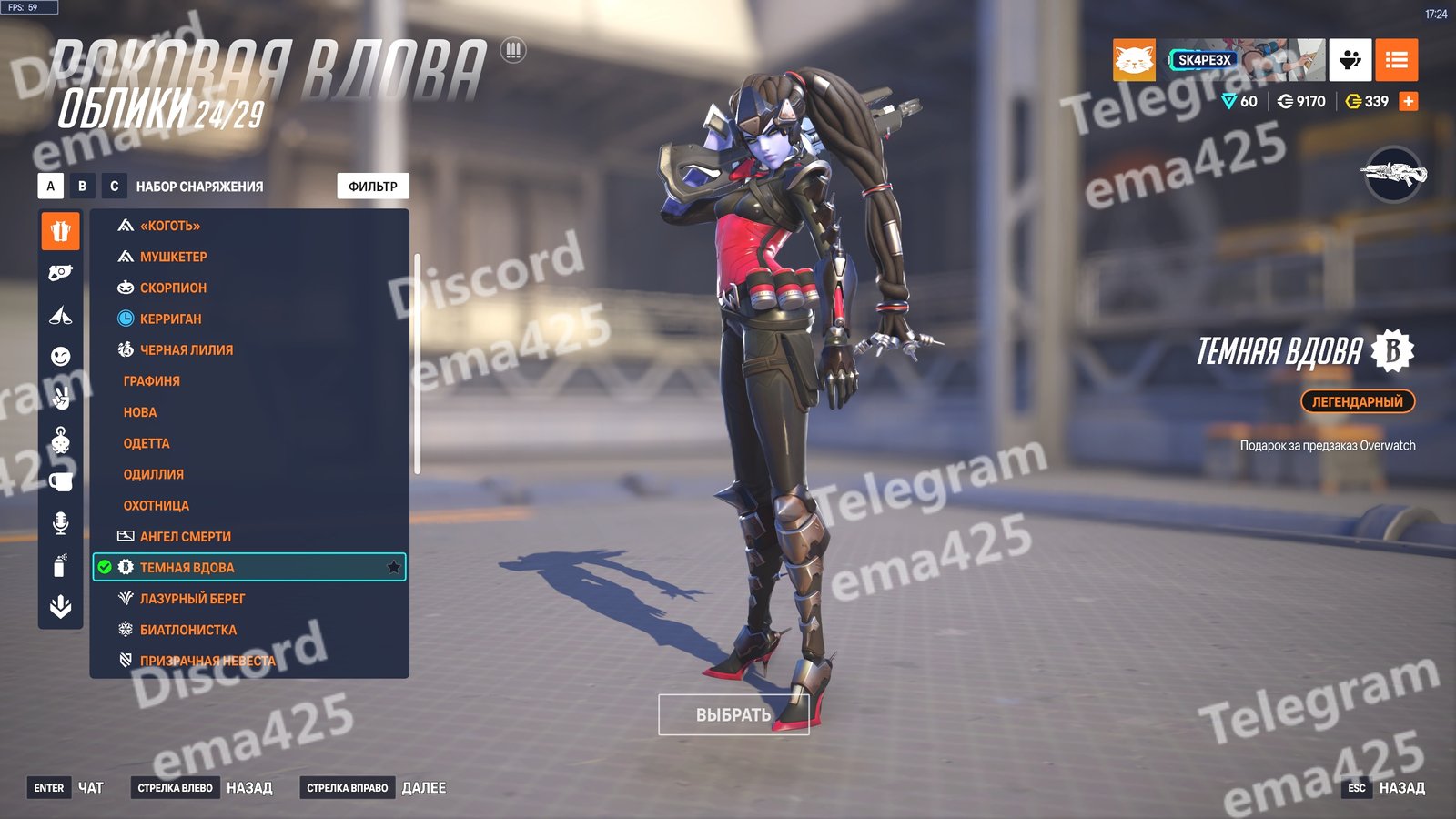This screenshot has height=819, width=1456.
Task: Click the Выбрать button
Action: [733, 715]
